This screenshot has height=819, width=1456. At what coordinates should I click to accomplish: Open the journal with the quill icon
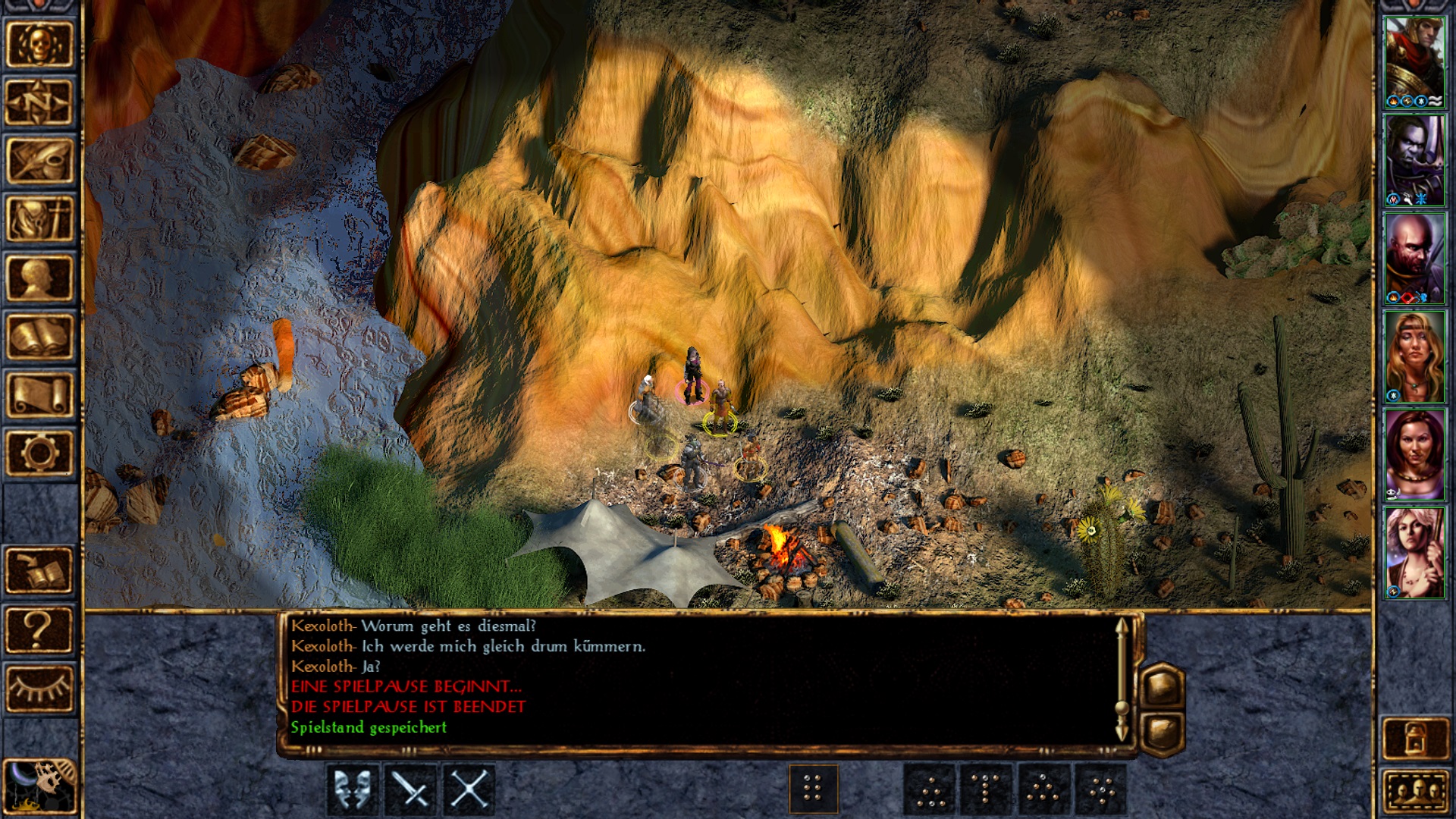point(39,161)
